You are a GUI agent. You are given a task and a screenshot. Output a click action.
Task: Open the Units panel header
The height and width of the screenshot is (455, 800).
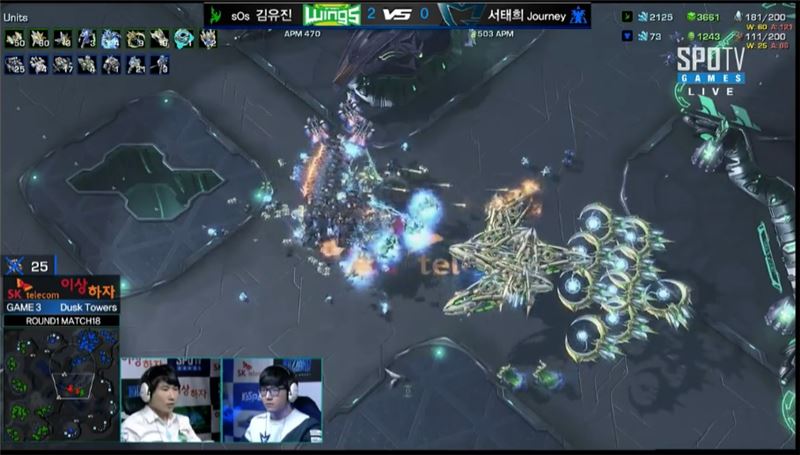[18, 16]
